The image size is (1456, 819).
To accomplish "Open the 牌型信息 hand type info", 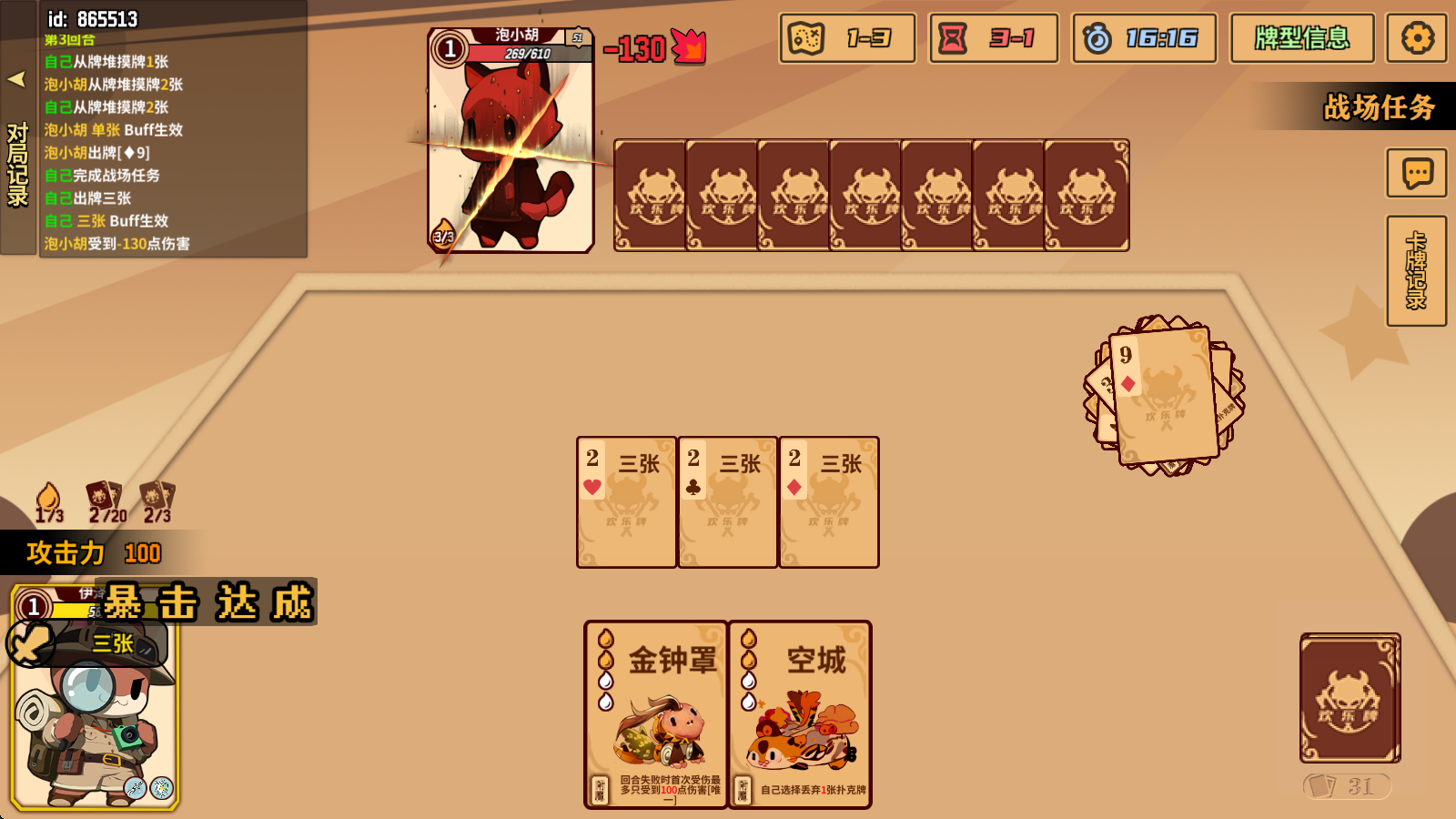I will click(x=1301, y=38).
